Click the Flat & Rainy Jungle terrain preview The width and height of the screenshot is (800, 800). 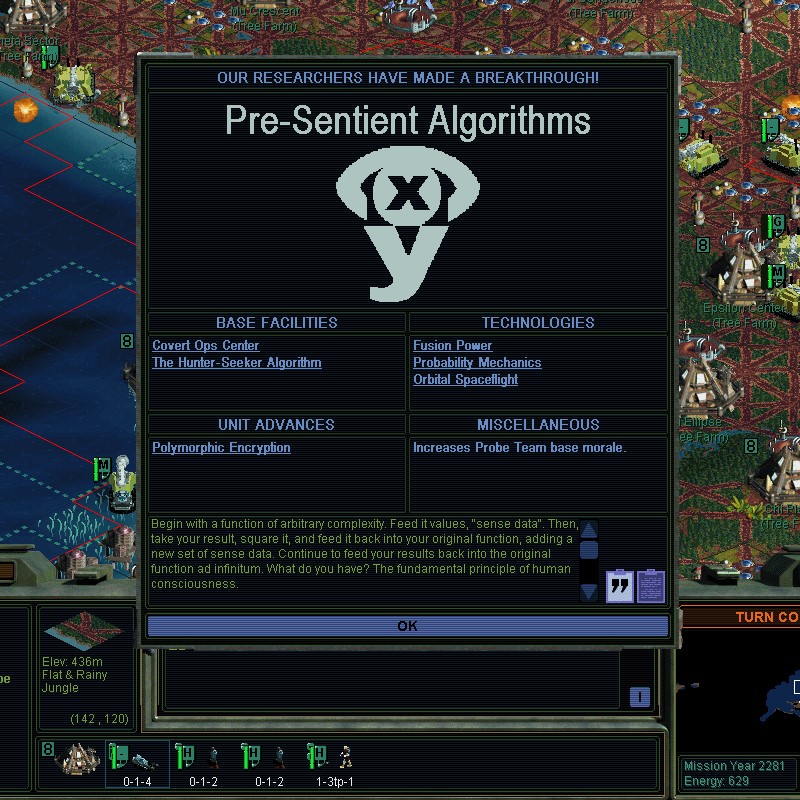(84, 632)
